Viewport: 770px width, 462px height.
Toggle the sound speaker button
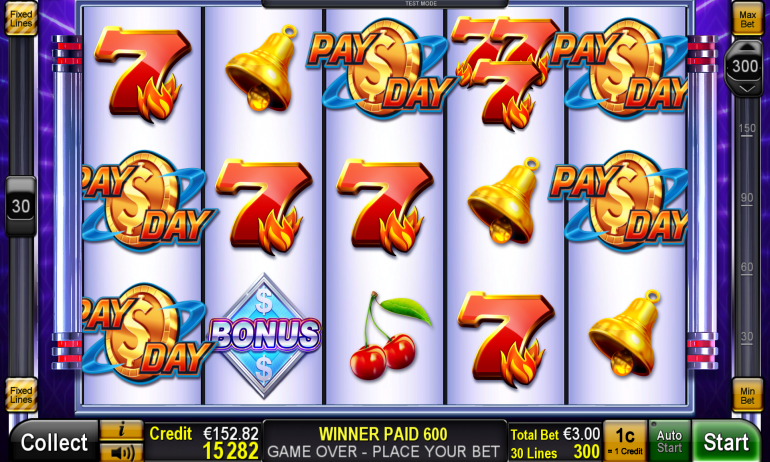coord(122,452)
